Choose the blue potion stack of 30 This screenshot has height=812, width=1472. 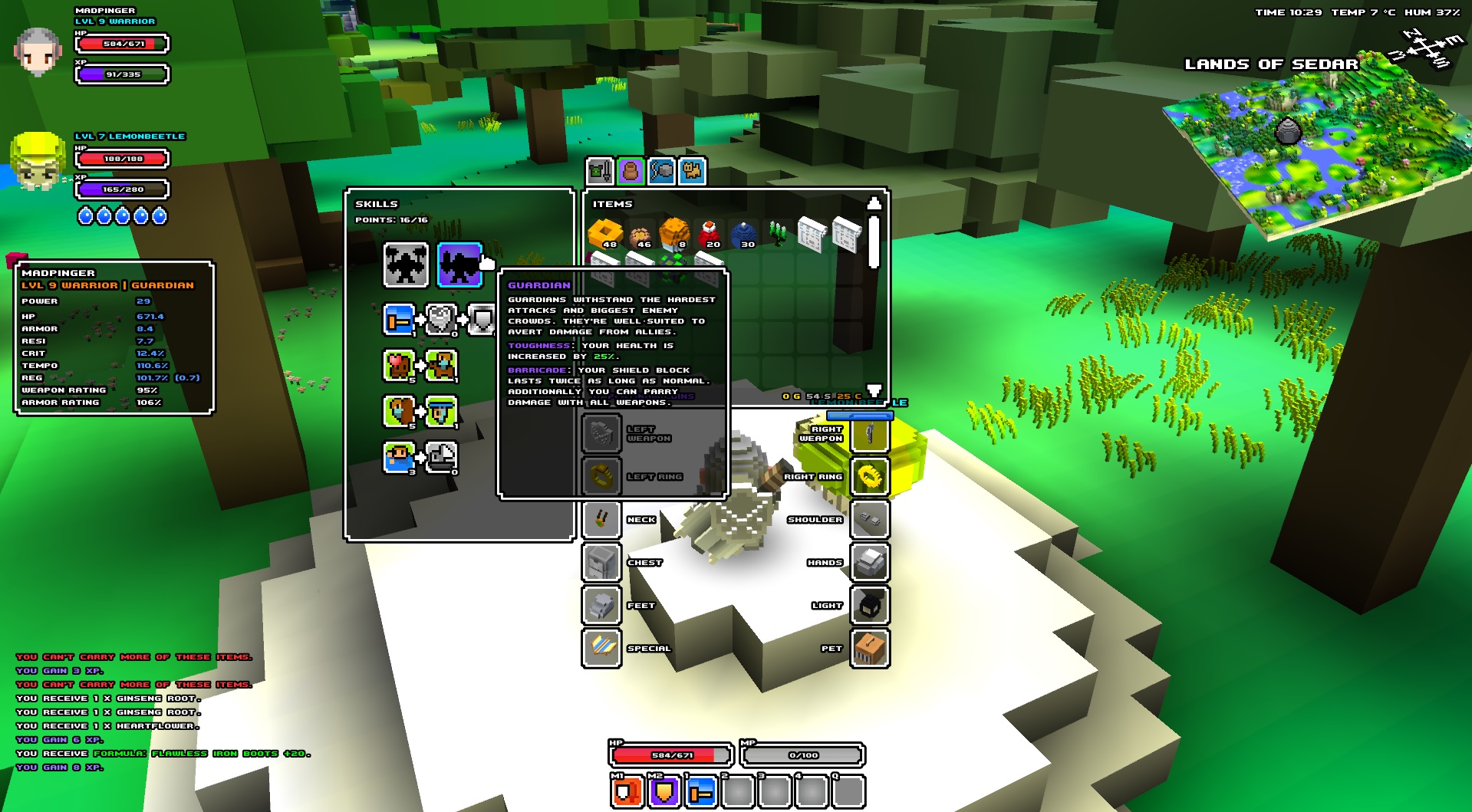(x=743, y=233)
